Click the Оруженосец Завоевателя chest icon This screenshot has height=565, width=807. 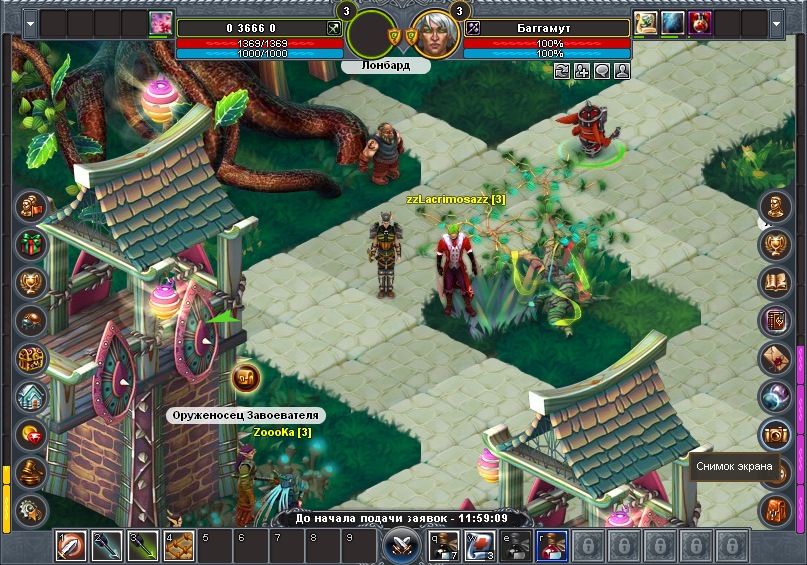246,377
